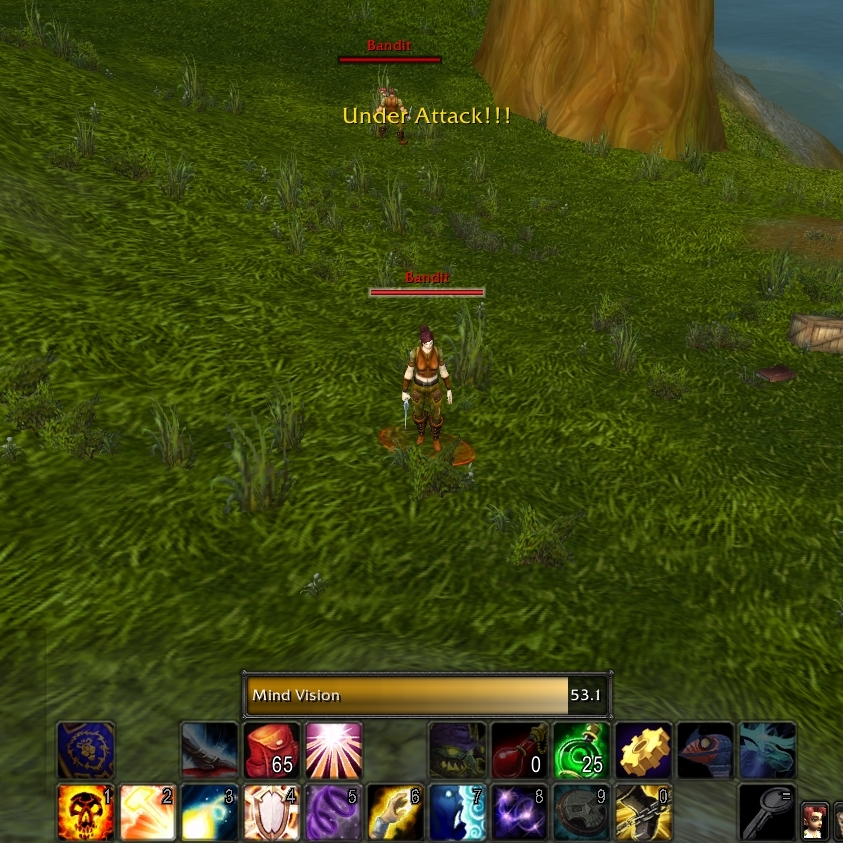Click the Alliance lion crest icon
Screen dimensions: 843x843
pyautogui.click(x=86, y=750)
